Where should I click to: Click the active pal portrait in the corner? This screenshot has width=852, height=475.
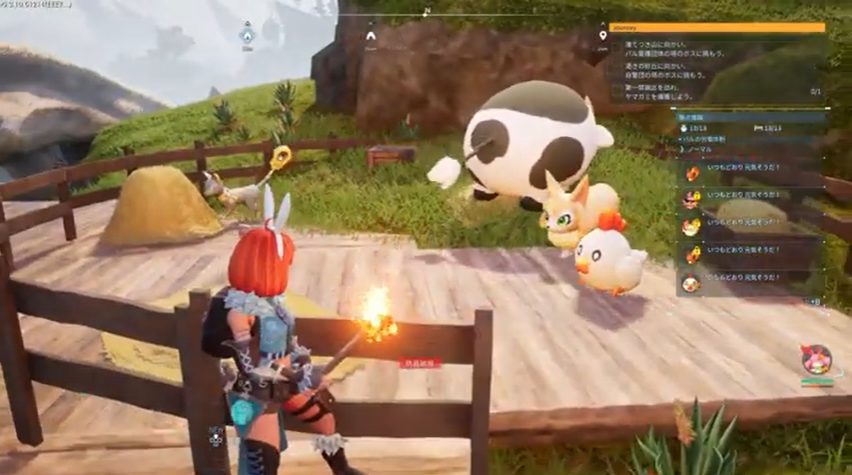(815, 359)
